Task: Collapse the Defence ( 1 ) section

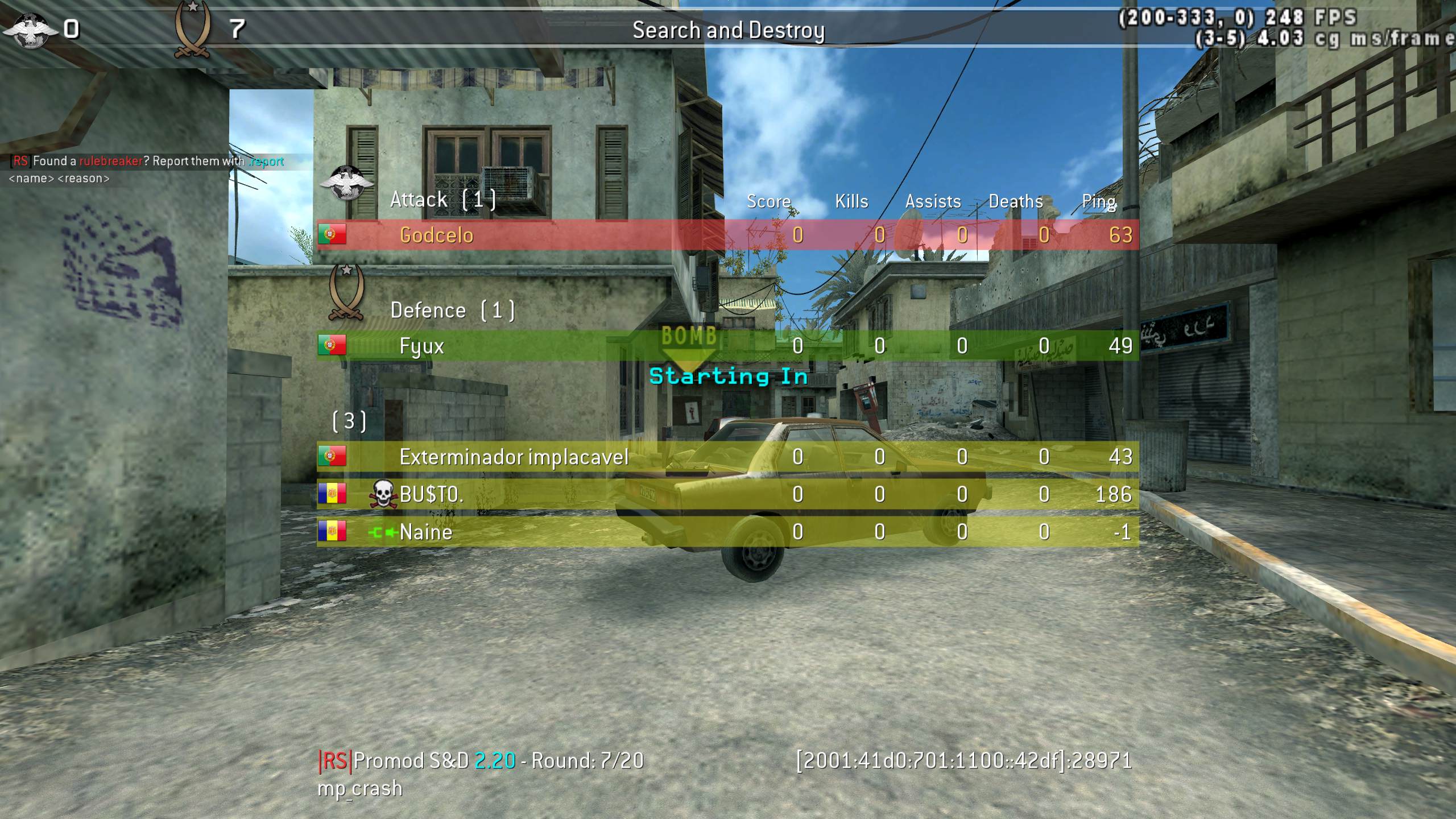Action: pyautogui.click(x=452, y=310)
